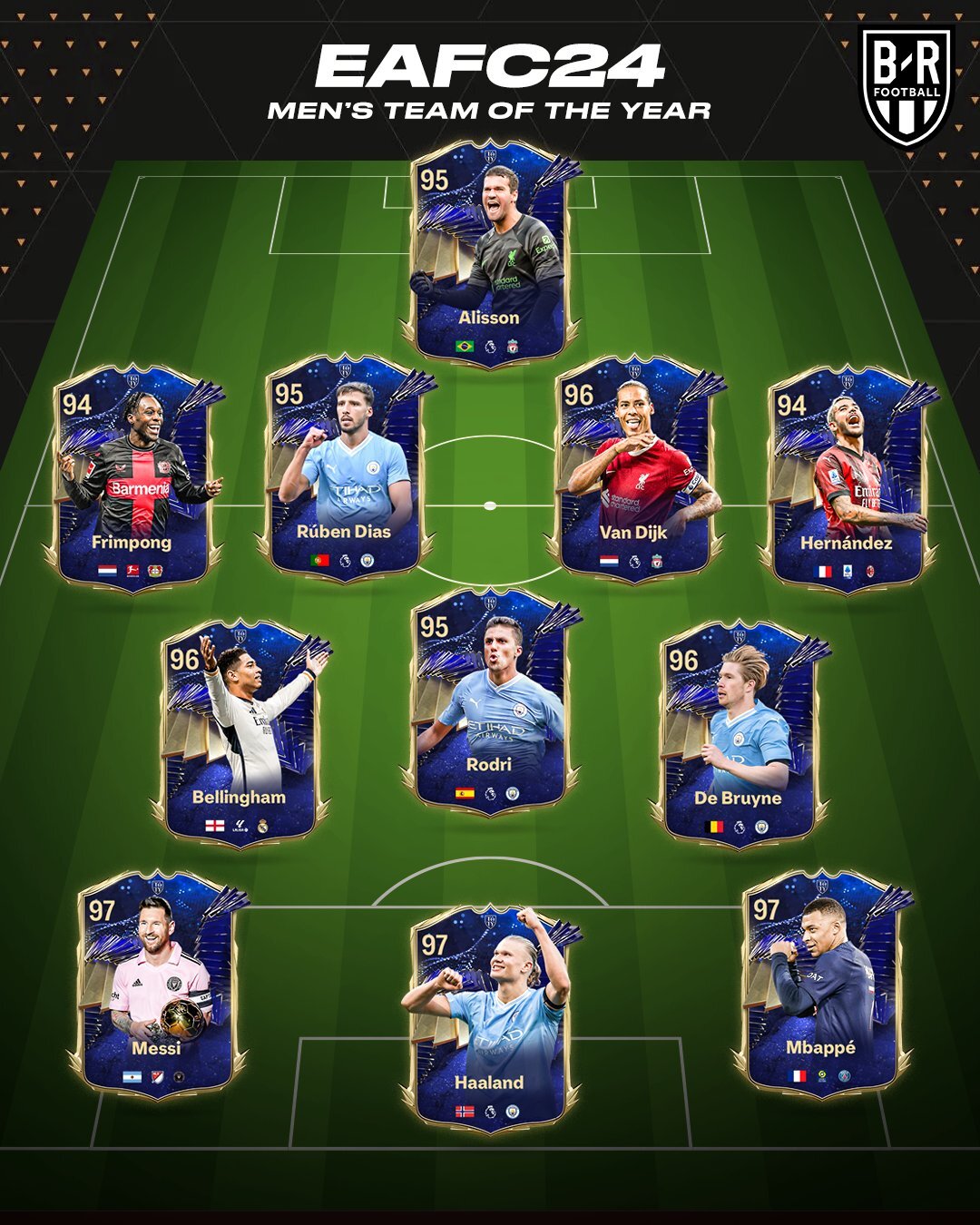Choose the Hernández defender card
980x1225 pixels.
848,476
